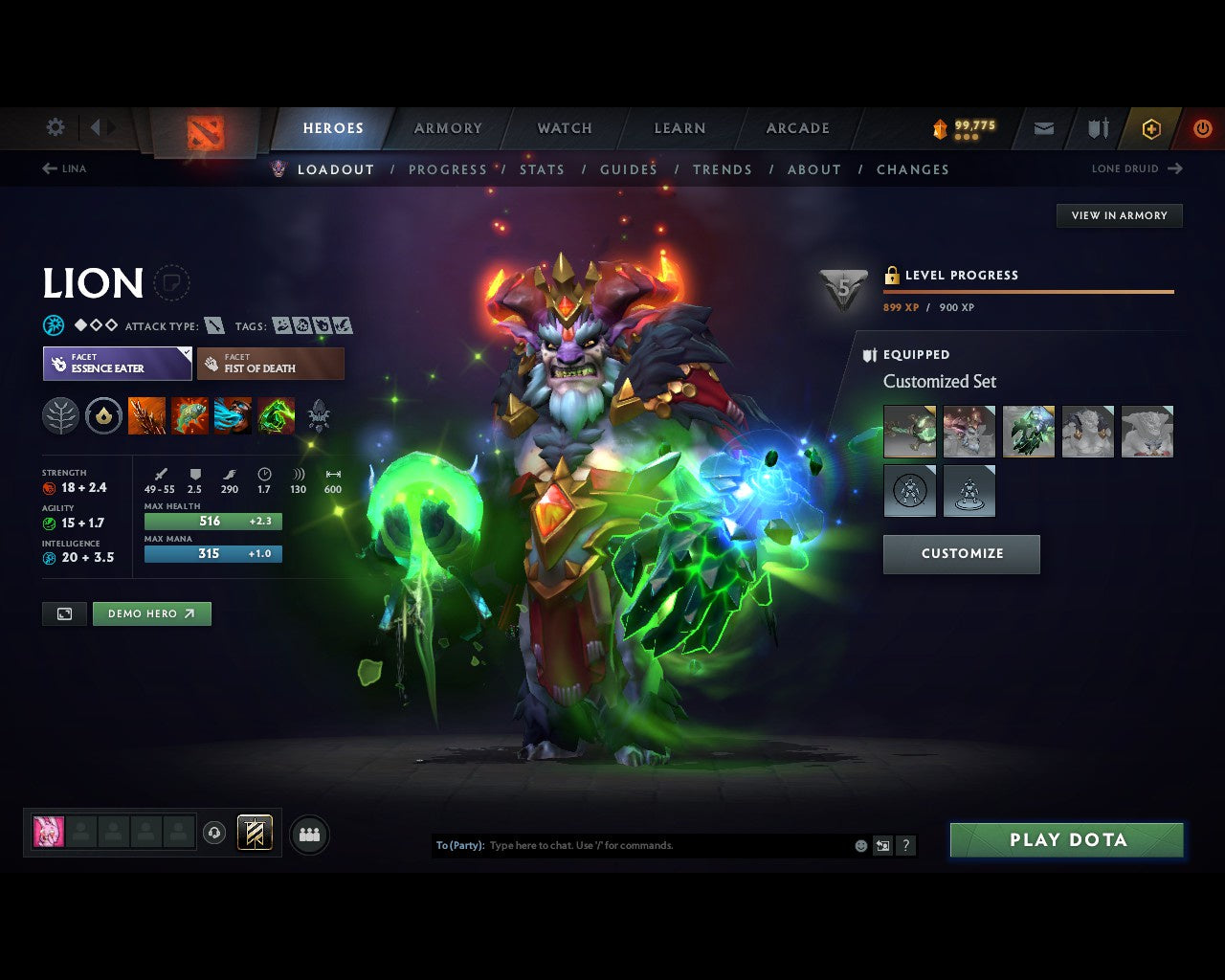The image size is (1225, 980).
Task: Click the shield and sword armory icon
Action: pyautogui.click(x=1097, y=128)
